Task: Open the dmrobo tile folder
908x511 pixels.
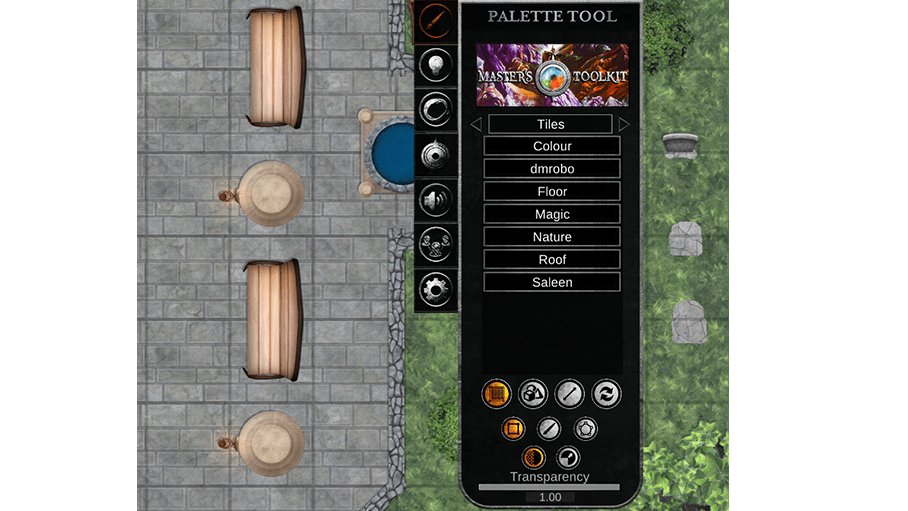Action: [x=552, y=169]
